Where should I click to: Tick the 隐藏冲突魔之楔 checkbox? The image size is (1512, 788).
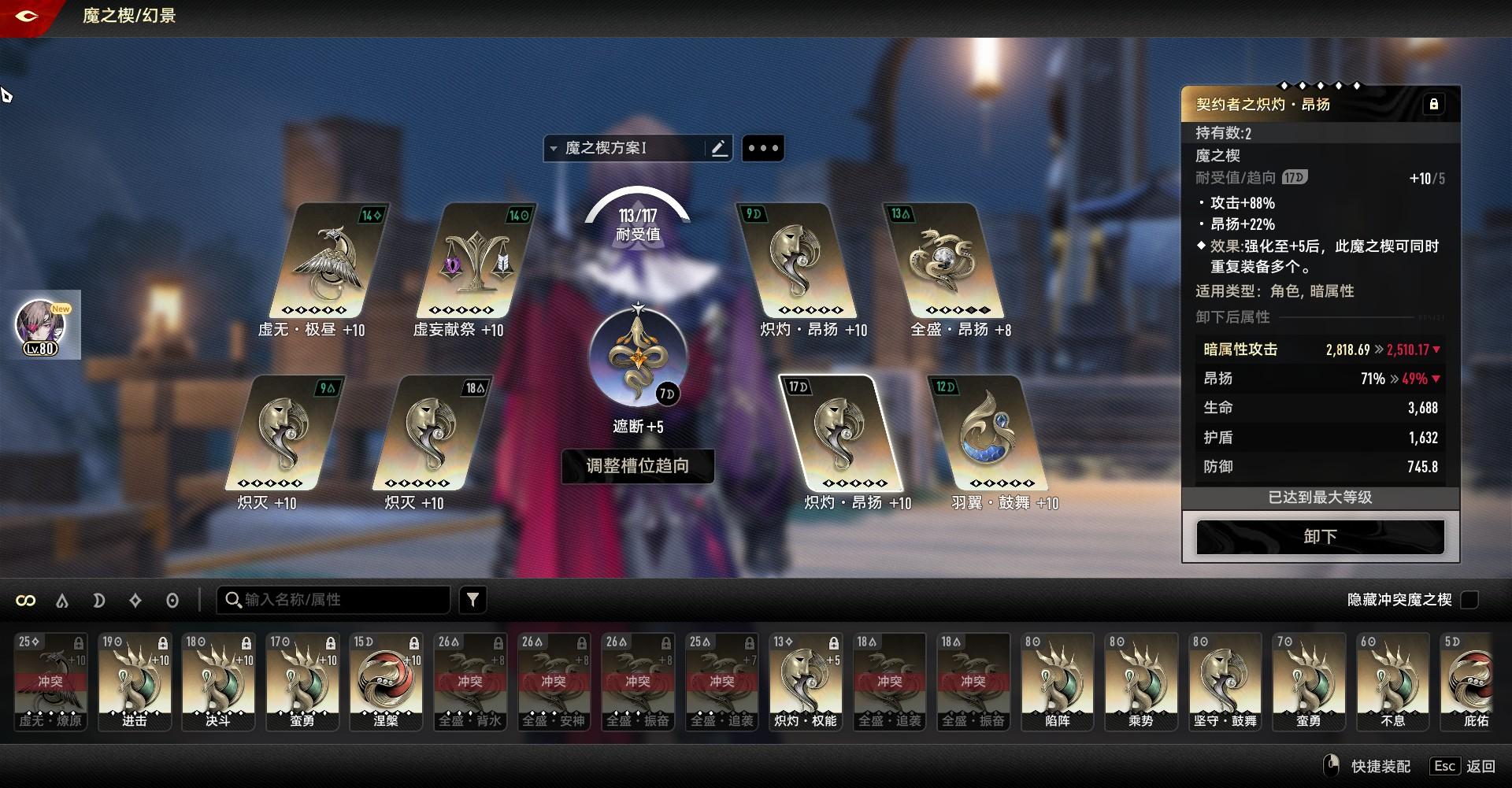click(1469, 600)
